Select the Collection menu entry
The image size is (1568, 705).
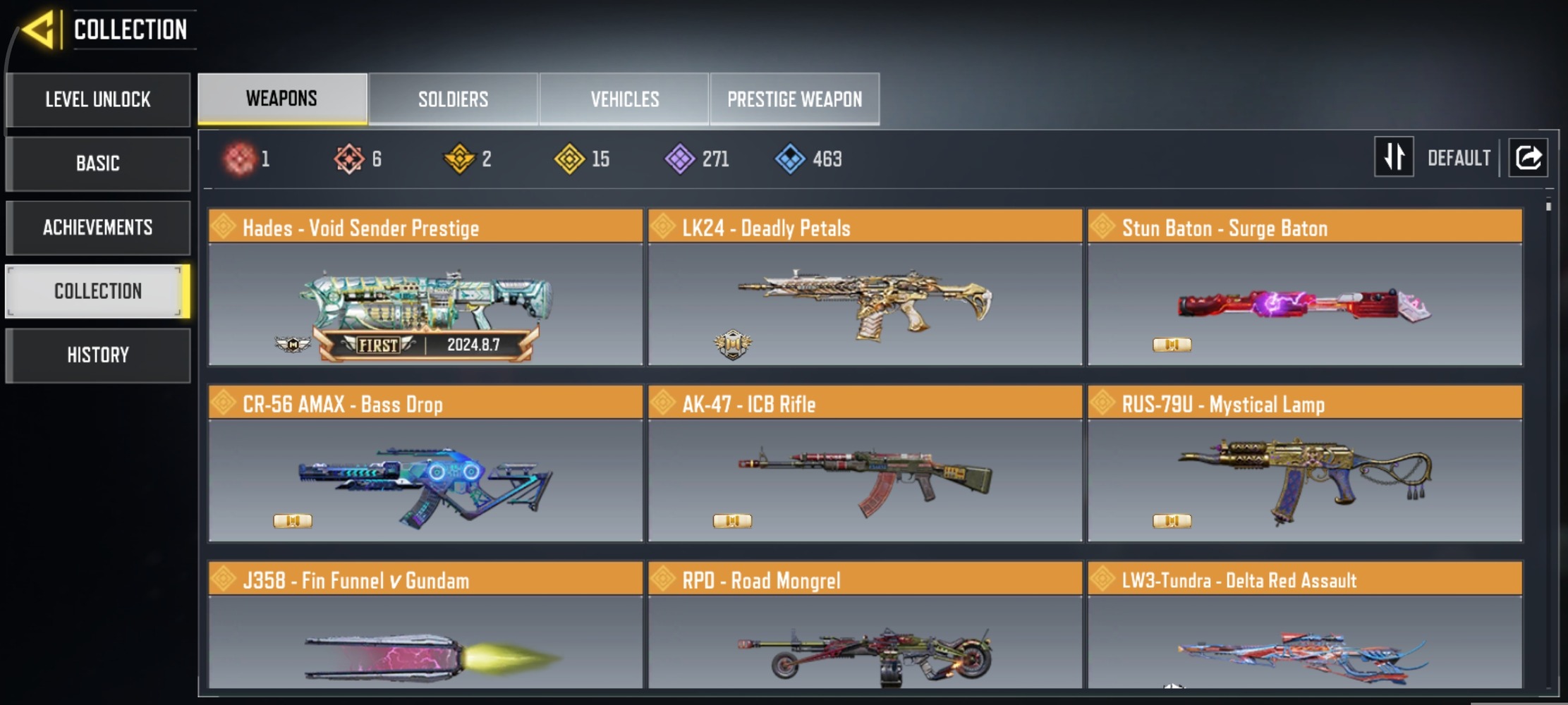pyautogui.click(x=98, y=291)
